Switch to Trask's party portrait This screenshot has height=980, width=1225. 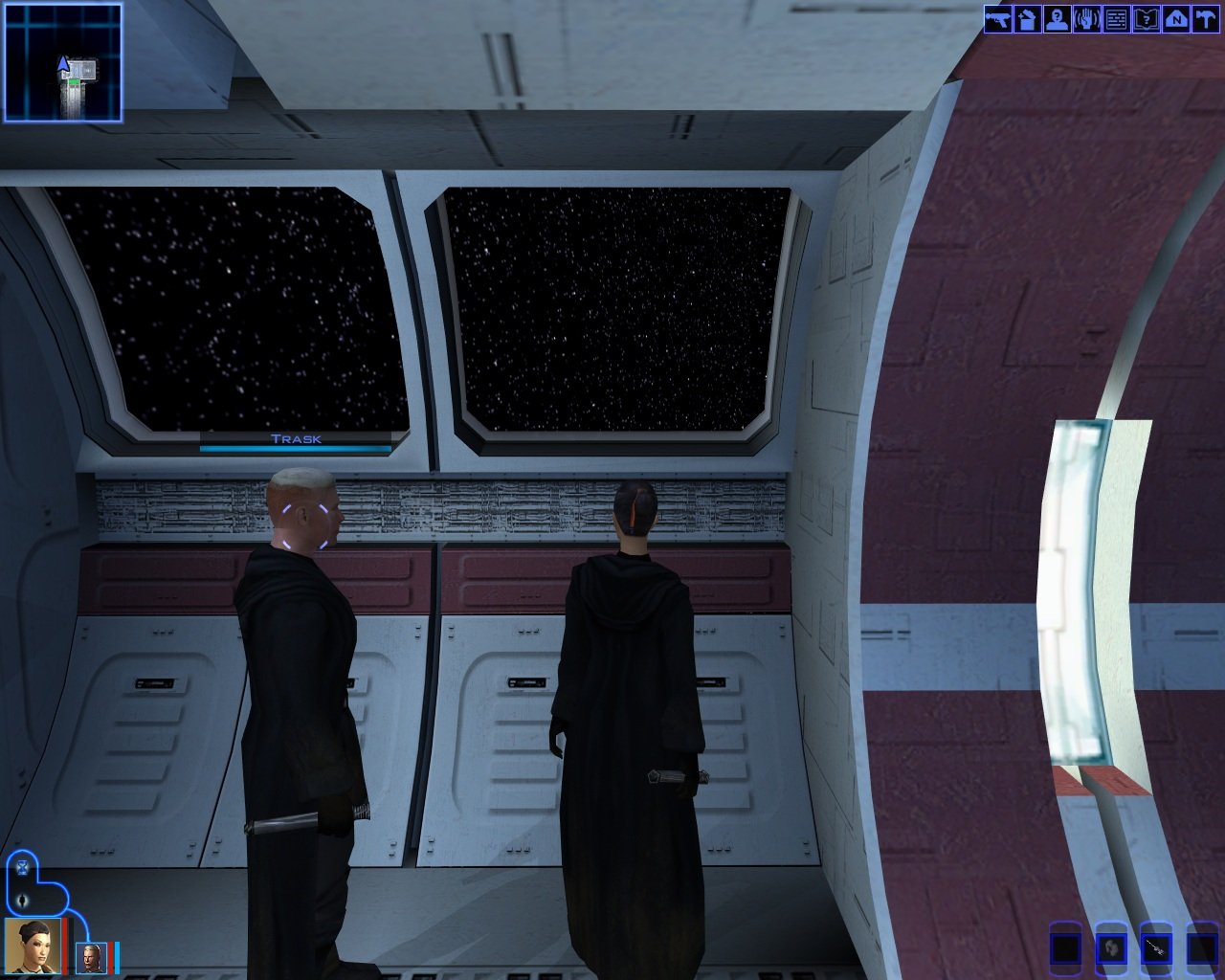(92, 957)
